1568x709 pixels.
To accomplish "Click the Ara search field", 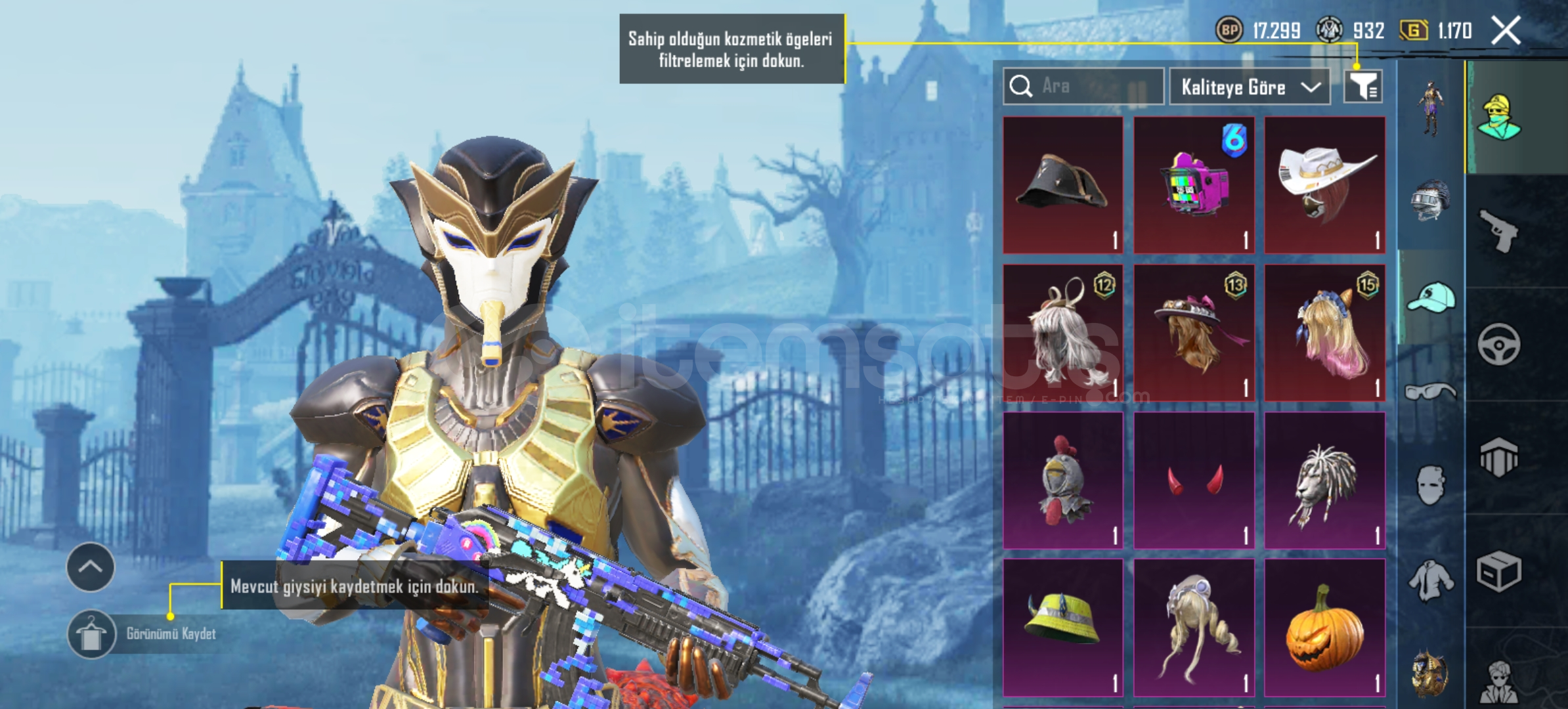I will pyautogui.click(x=1083, y=86).
